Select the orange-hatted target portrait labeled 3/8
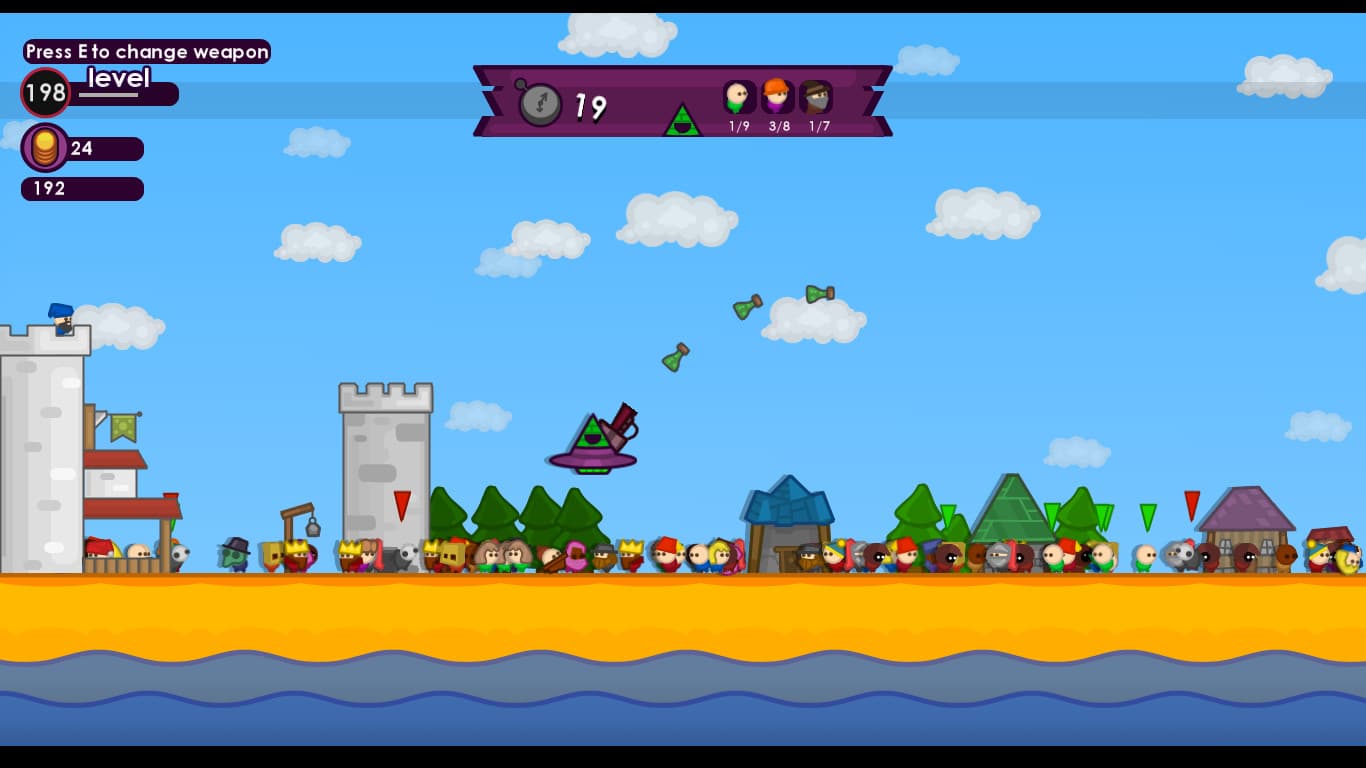The height and width of the screenshot is (768, 1366). point(777,95)
